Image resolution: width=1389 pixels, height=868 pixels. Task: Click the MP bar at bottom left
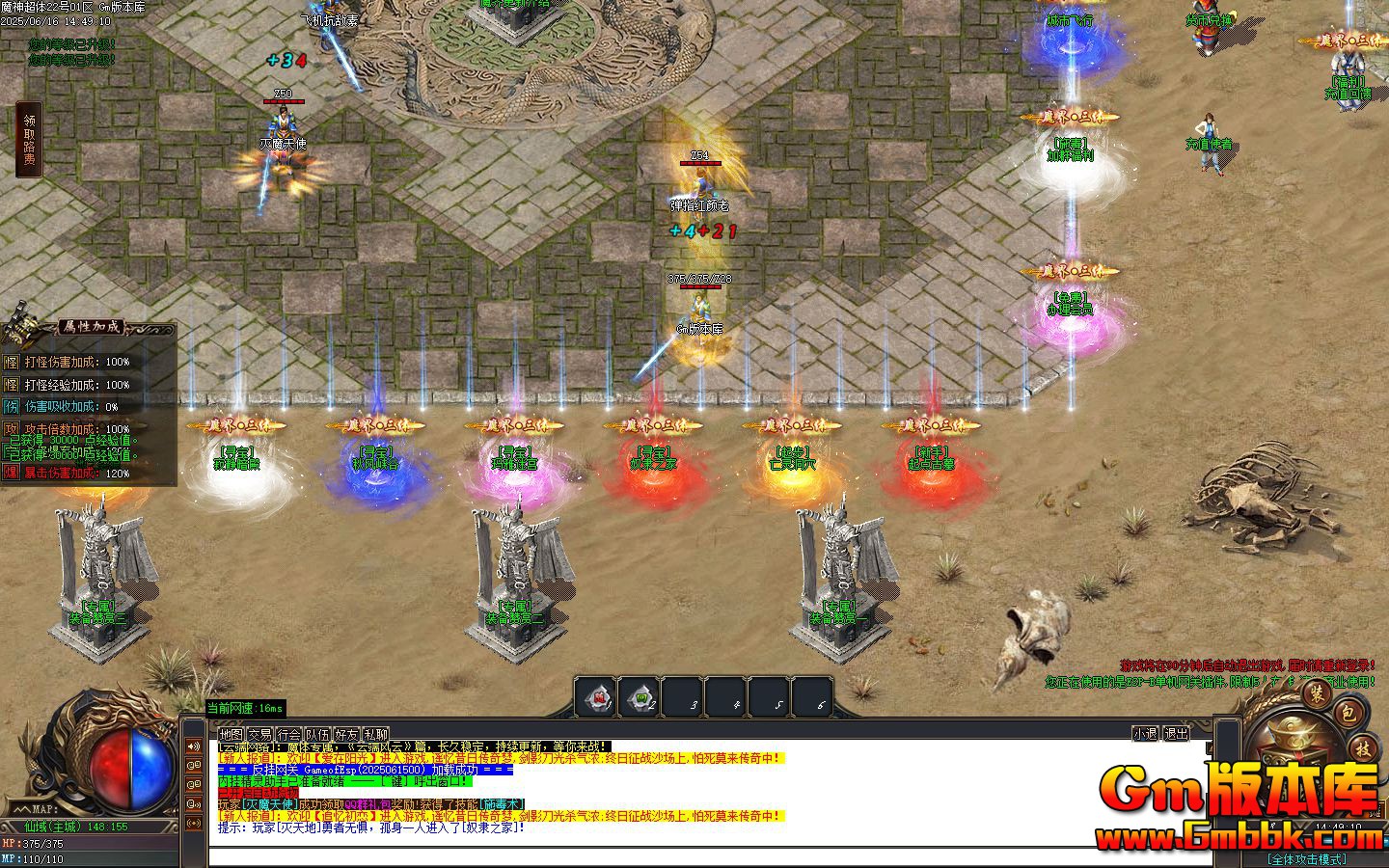45,860
